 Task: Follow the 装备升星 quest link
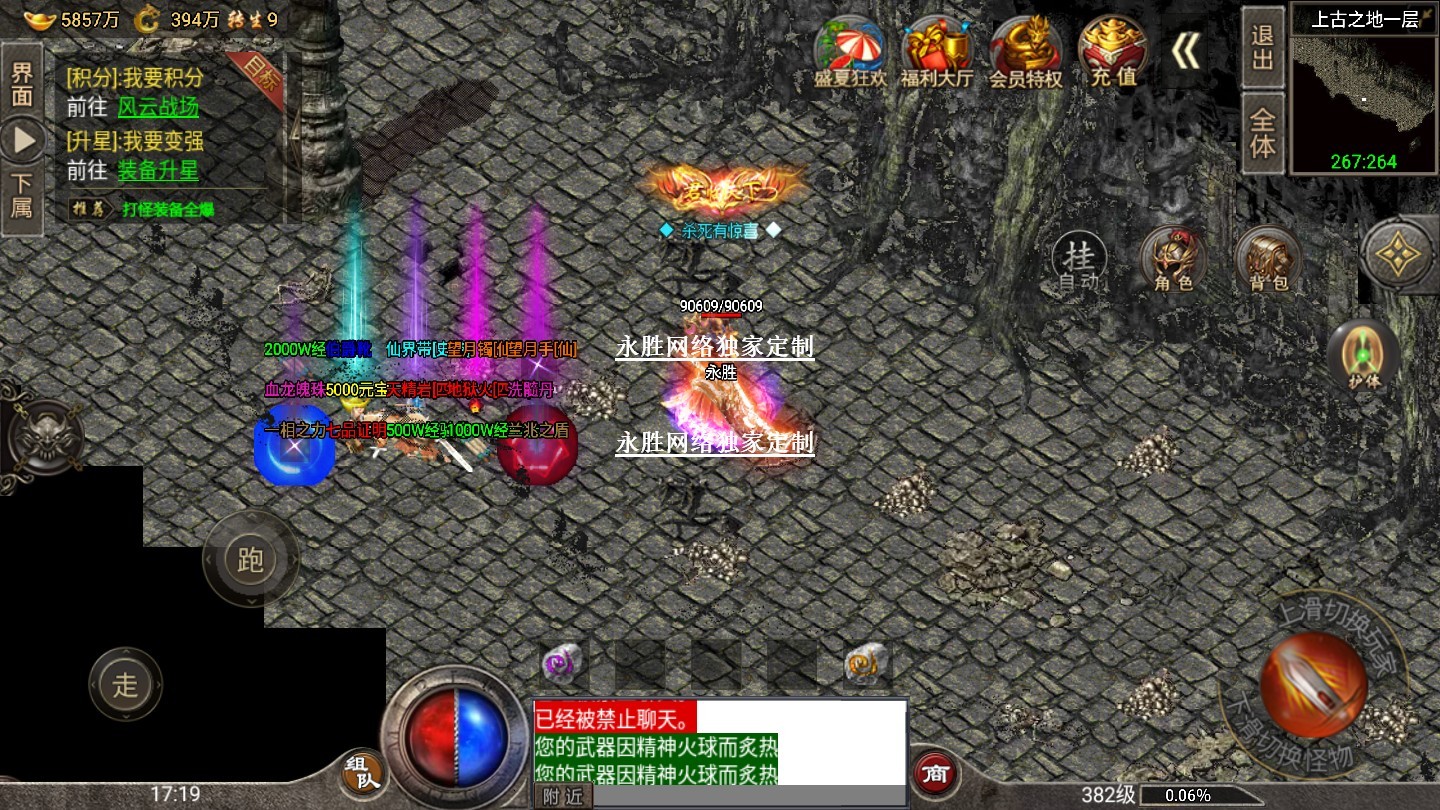tap(158, 171)
